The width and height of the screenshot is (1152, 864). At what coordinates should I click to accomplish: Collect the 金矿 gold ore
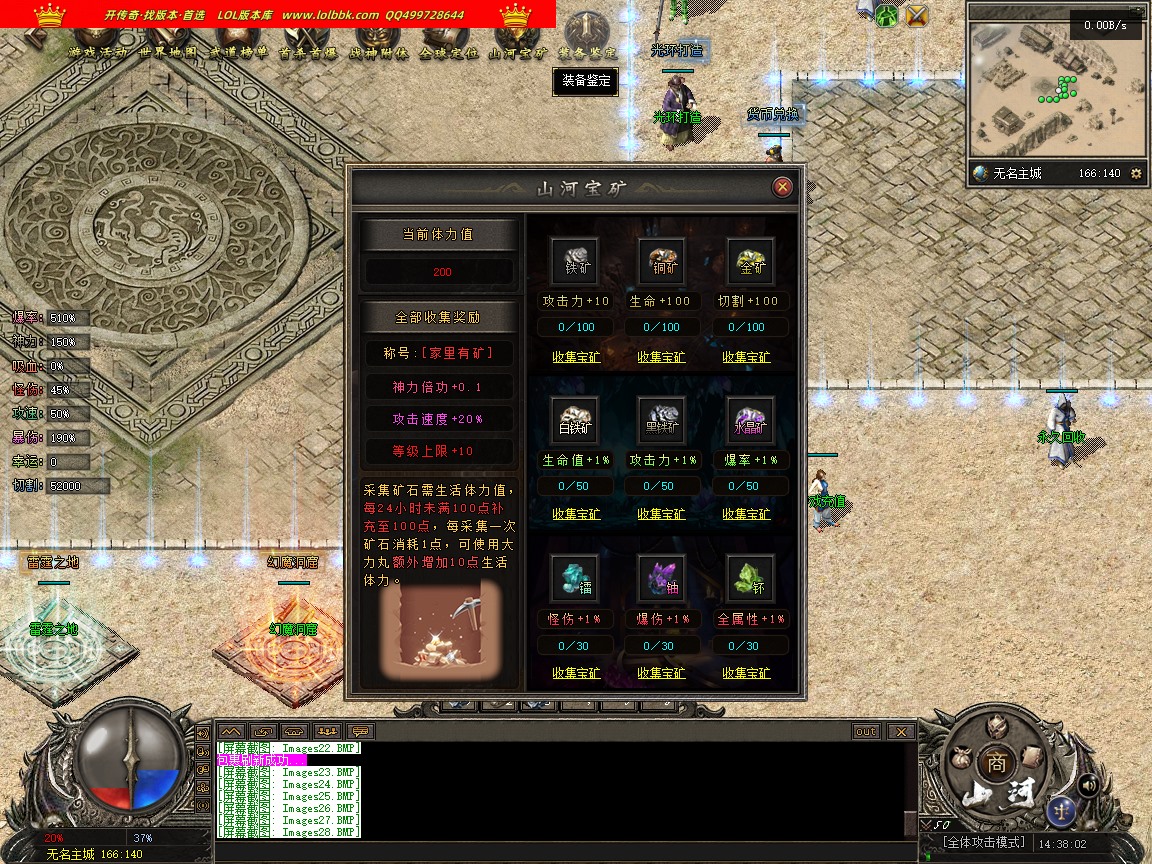[x=746, y=357]
